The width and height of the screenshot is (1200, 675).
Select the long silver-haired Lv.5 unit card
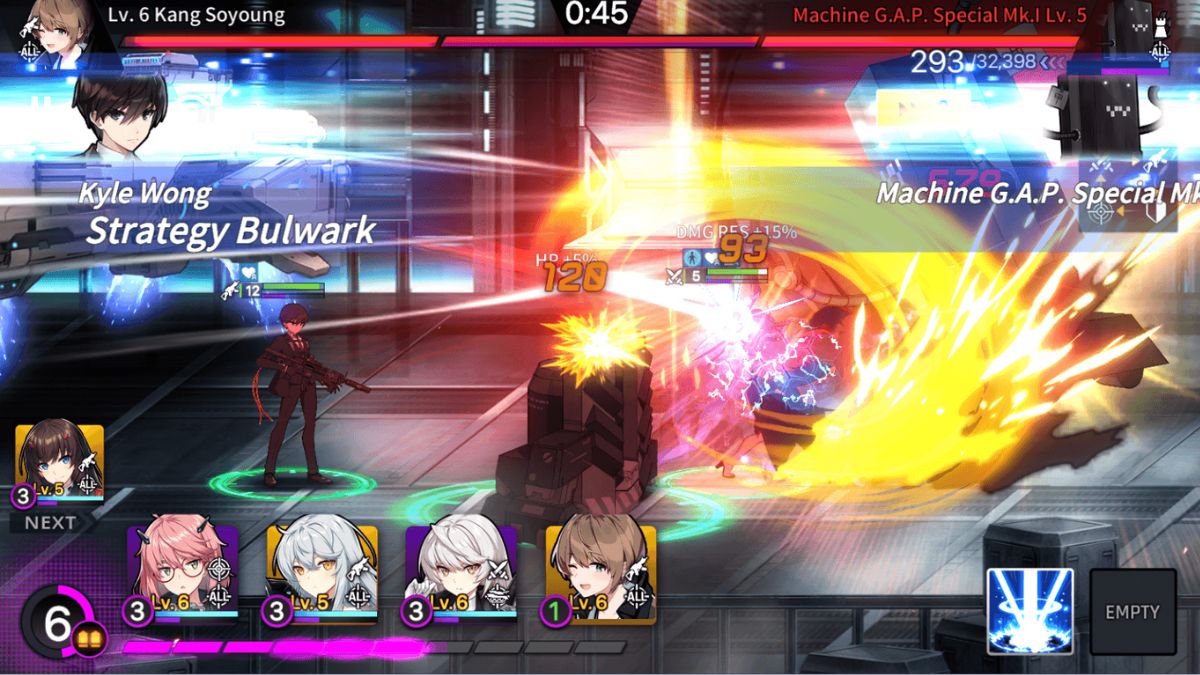click(x=322, y=572)
